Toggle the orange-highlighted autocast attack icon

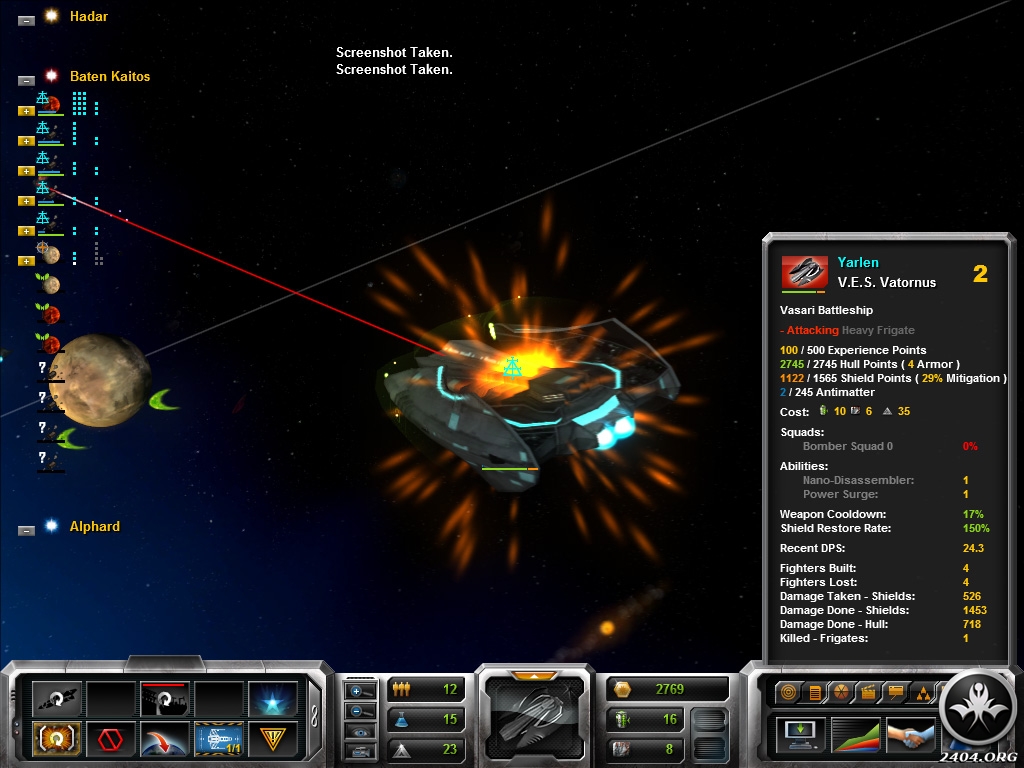pos(56,740)
